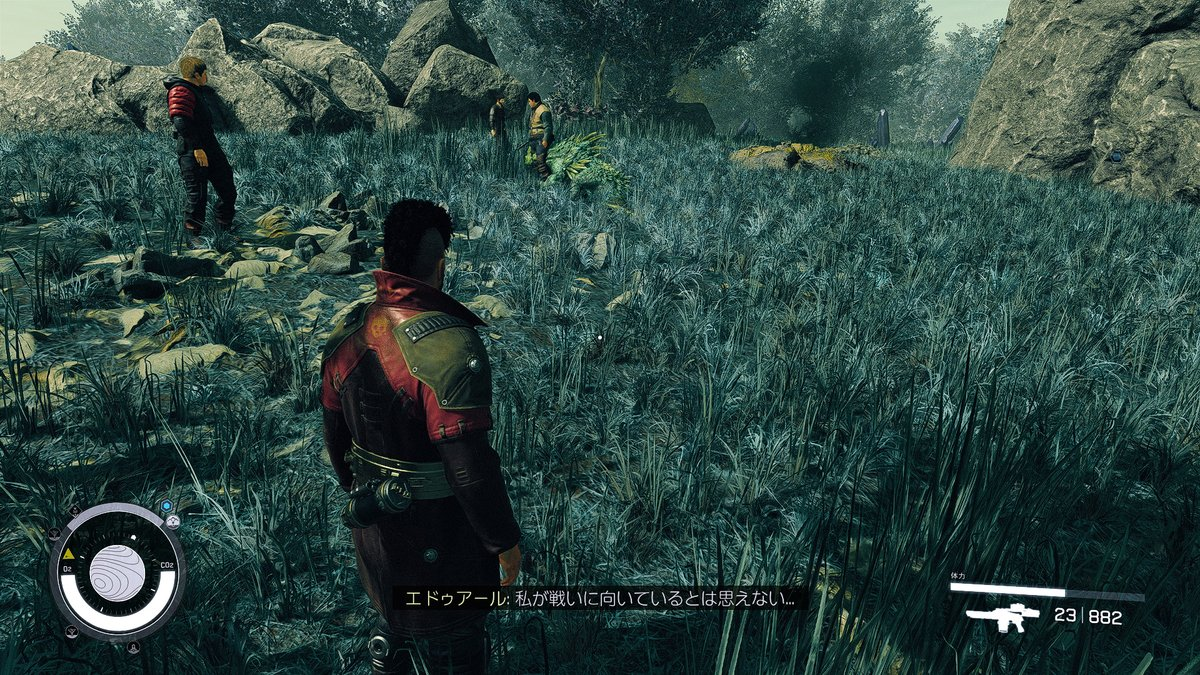The image size is (1200, 675).
Task: Select the equipped rifle weapon icon
Action: coord(1002,617)
